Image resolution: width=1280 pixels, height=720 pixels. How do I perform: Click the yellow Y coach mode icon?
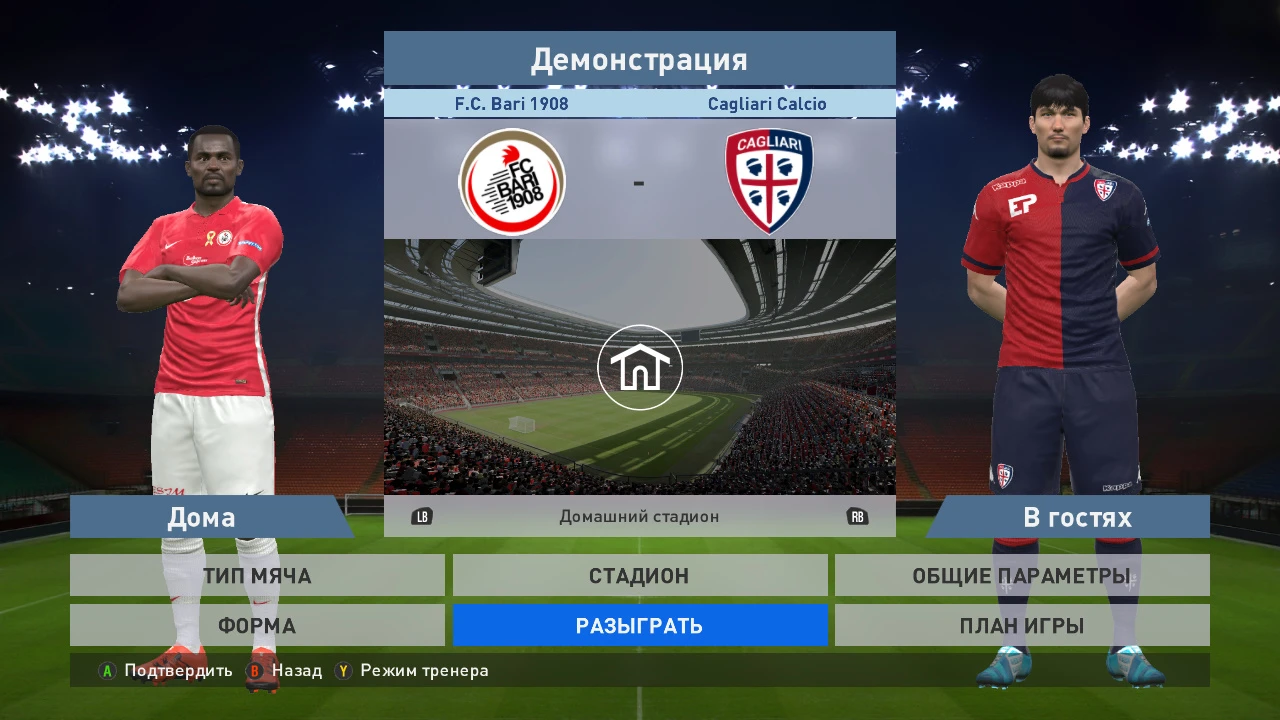pyautogui.click(x=344, y=671)
